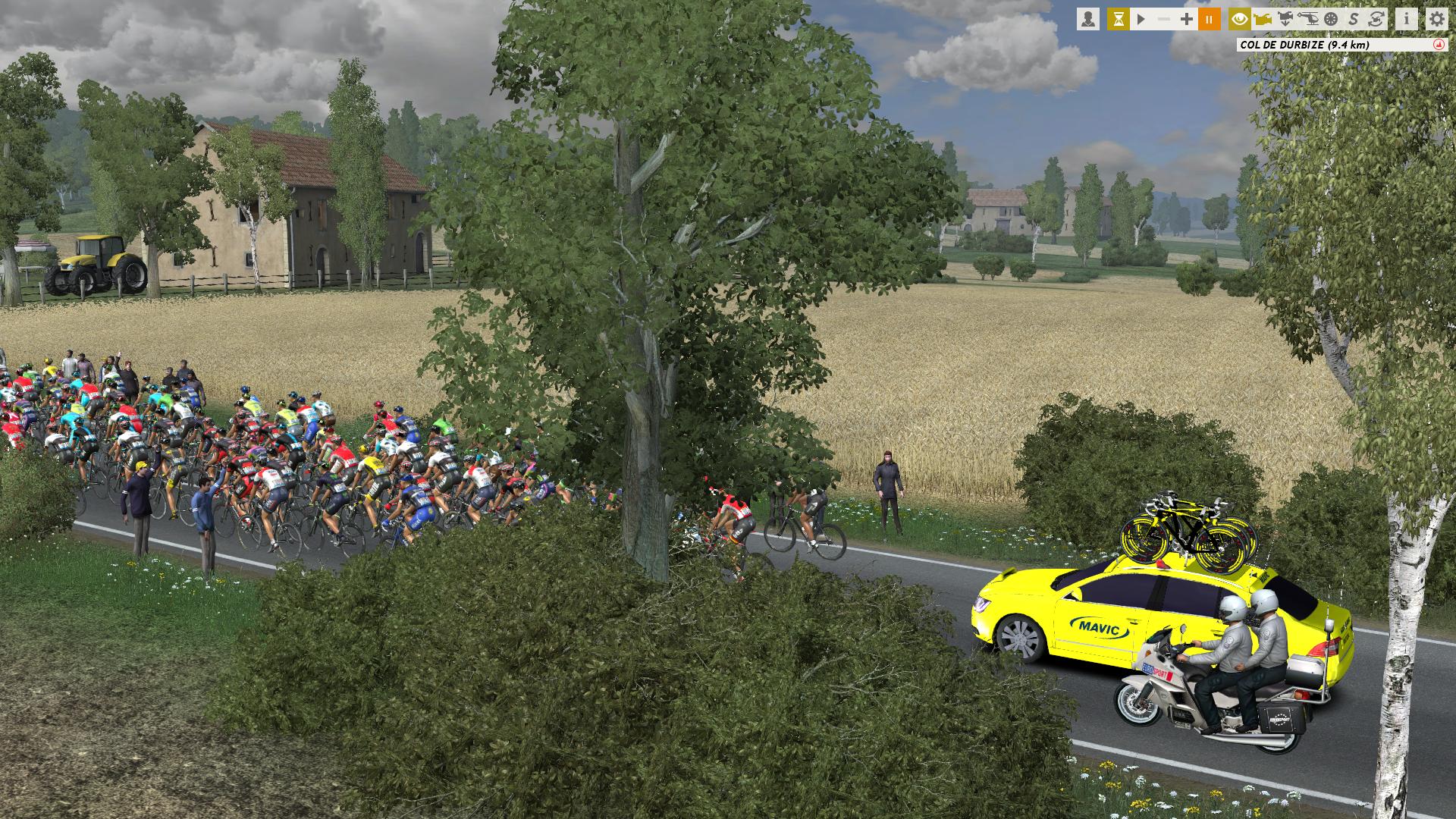The width and height of the screenshot is (1456, 819).
Task: Decrease race speed with the minus button
Action: pos(1164,19)
